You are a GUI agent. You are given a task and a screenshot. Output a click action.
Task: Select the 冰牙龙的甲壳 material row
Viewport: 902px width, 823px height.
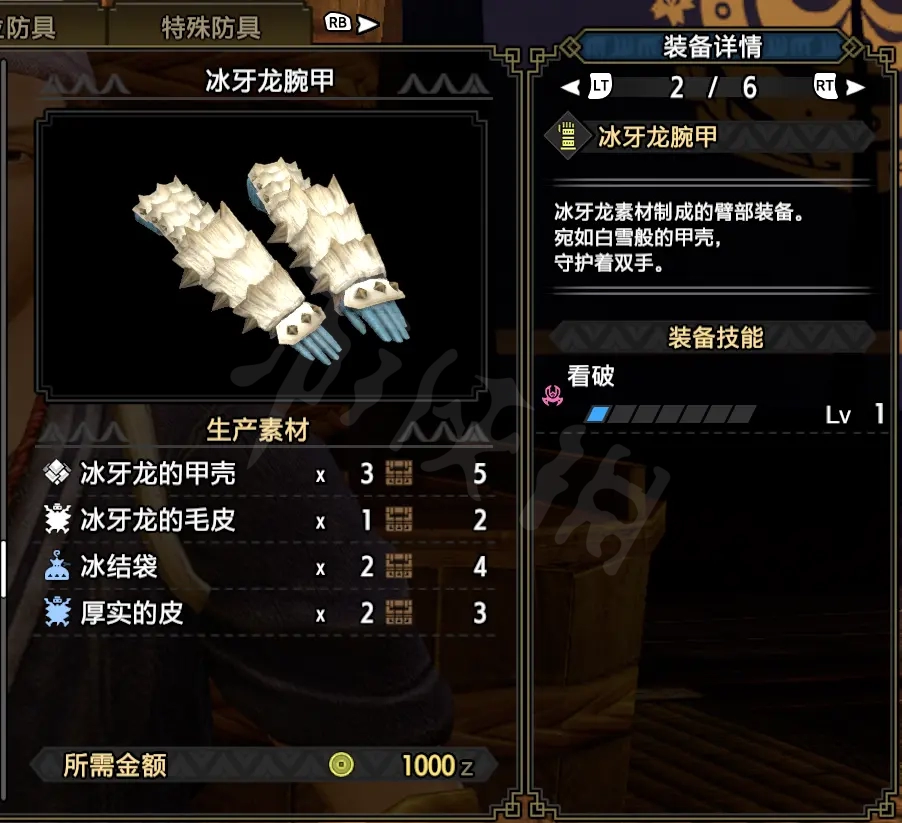click(265, 473)
